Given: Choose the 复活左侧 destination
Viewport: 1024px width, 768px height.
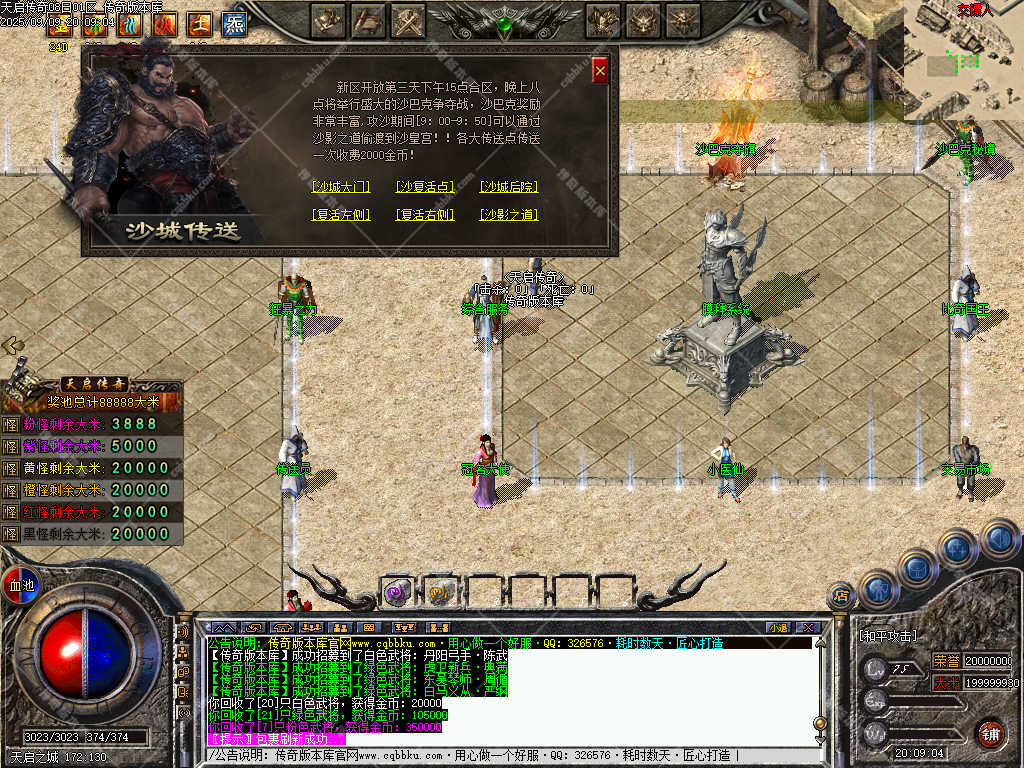Looking at the screenshot, I should point(341,215).
